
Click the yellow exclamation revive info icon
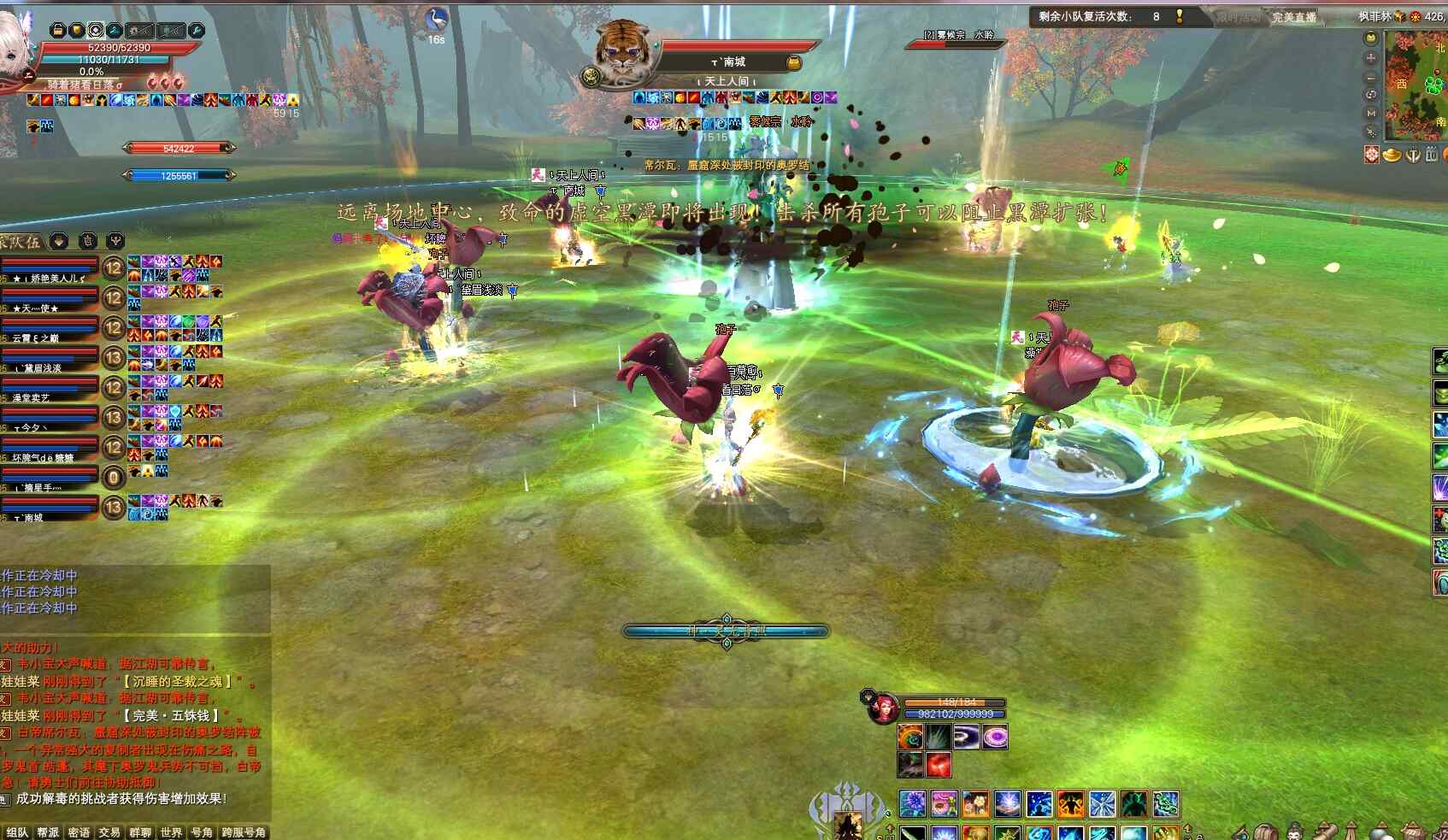[x=1180, y=16]
